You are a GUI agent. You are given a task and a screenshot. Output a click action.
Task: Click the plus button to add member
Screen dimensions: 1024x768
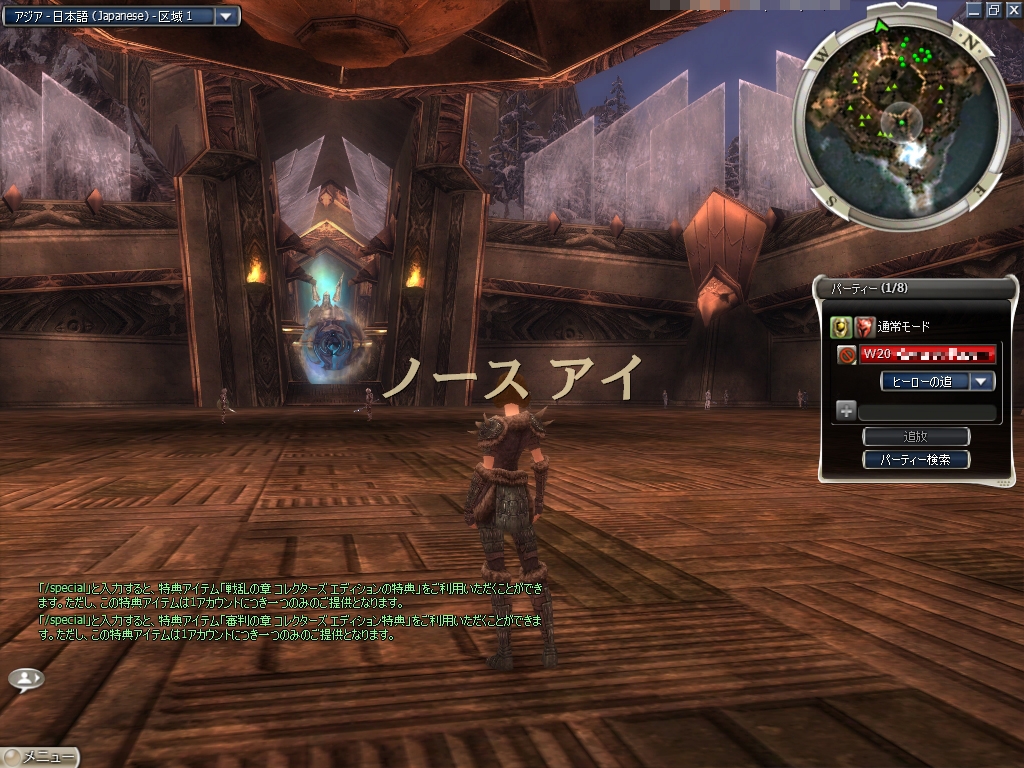[846, 410]
